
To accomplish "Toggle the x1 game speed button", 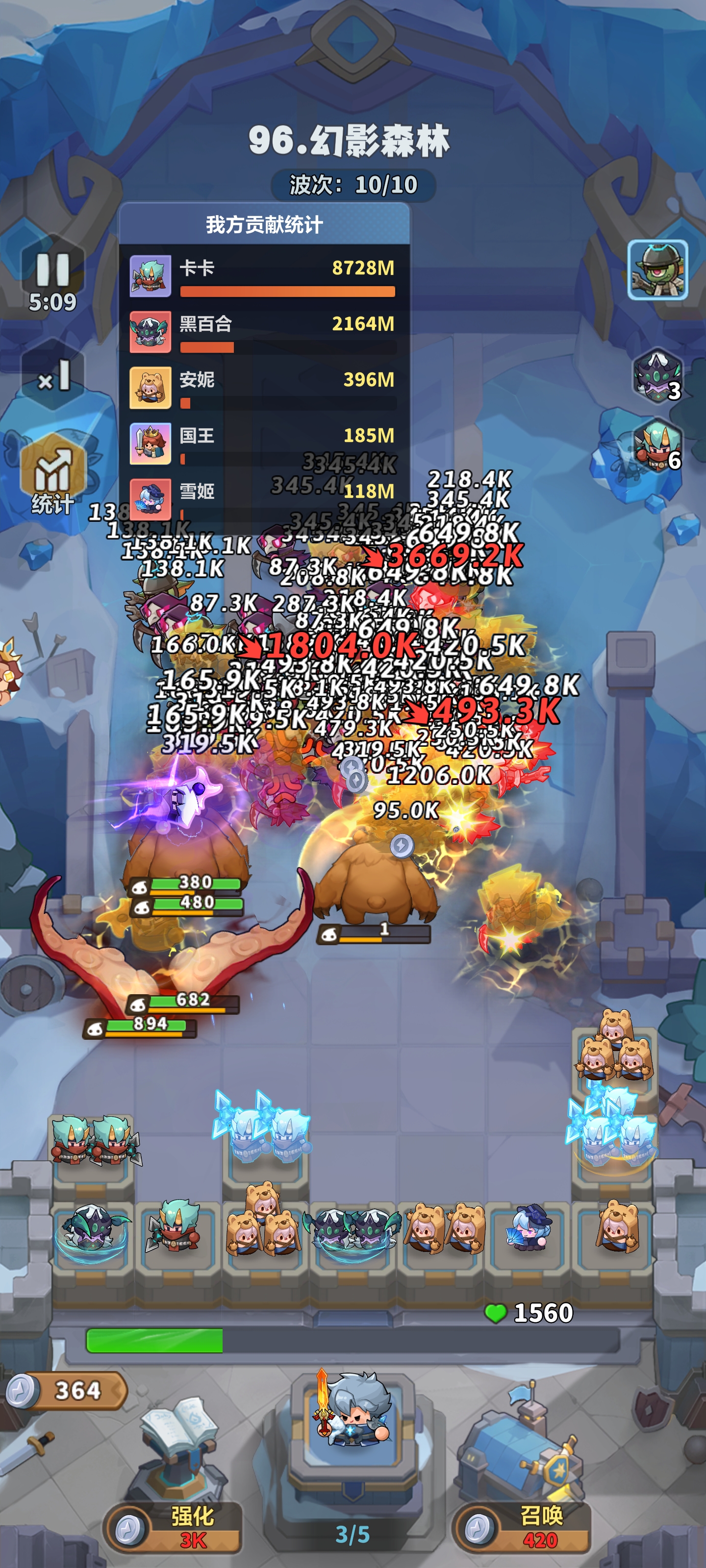I will [x=52, y=377].
